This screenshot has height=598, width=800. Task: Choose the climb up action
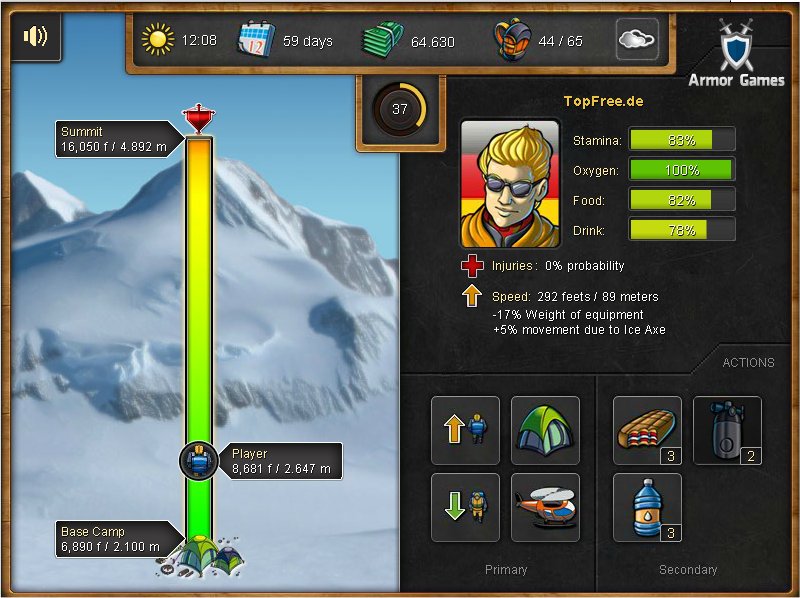coord(465,430)
